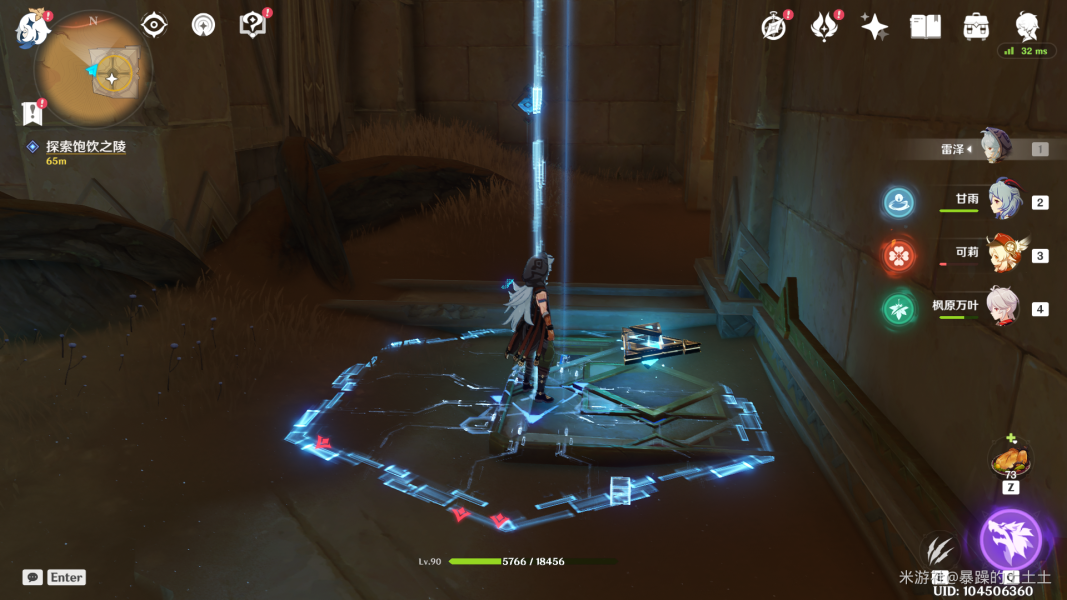This screenshot has height=600, width=1067.
Task: Open the Paimon main menu
Action: 32,28
